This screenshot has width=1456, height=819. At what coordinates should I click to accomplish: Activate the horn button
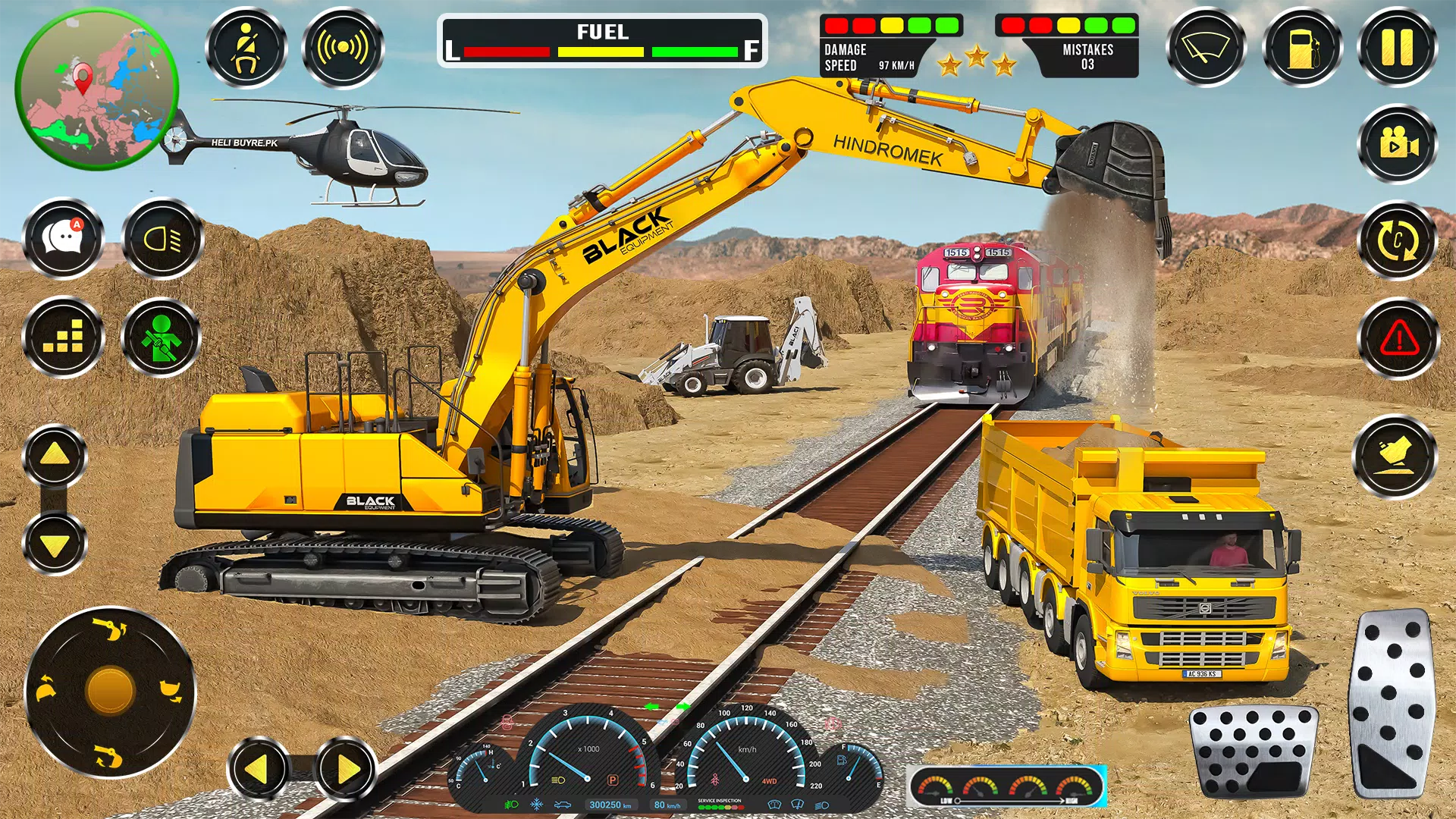pos(343,48)
